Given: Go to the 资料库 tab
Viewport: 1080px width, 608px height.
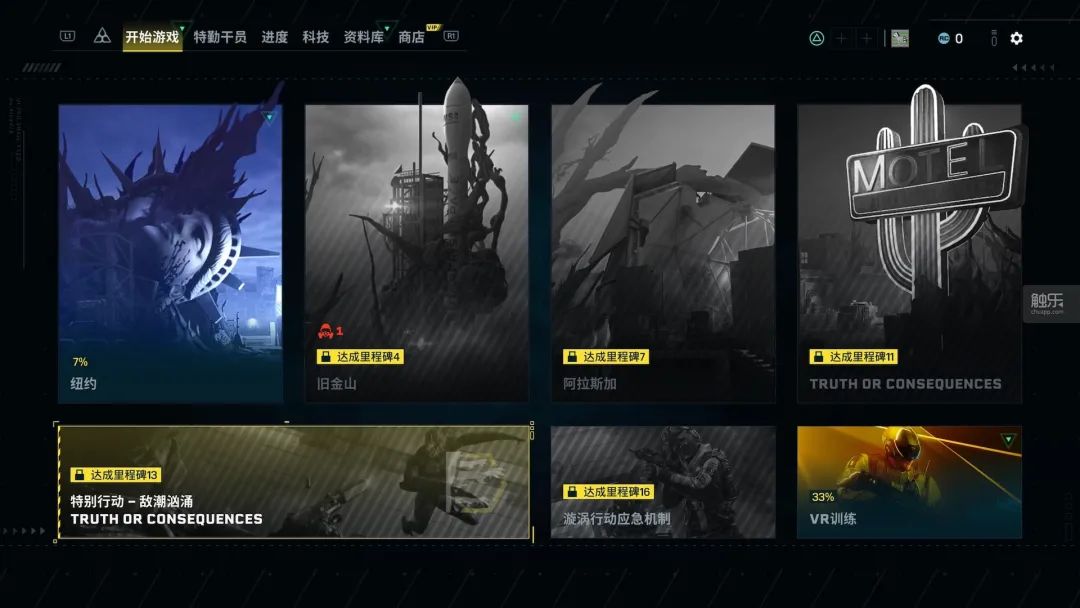Looking at the screenshot, I should [x=363, y=37].
